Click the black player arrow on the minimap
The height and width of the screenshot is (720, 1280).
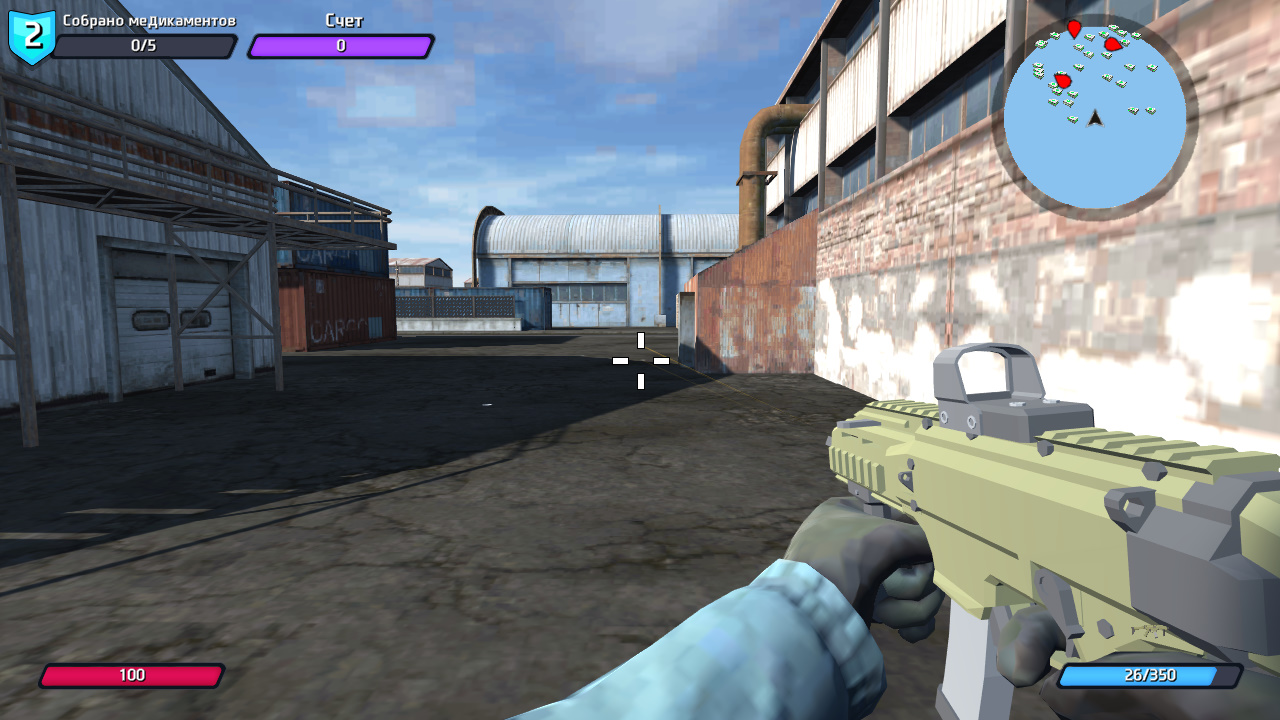(x=1095, y=118)
